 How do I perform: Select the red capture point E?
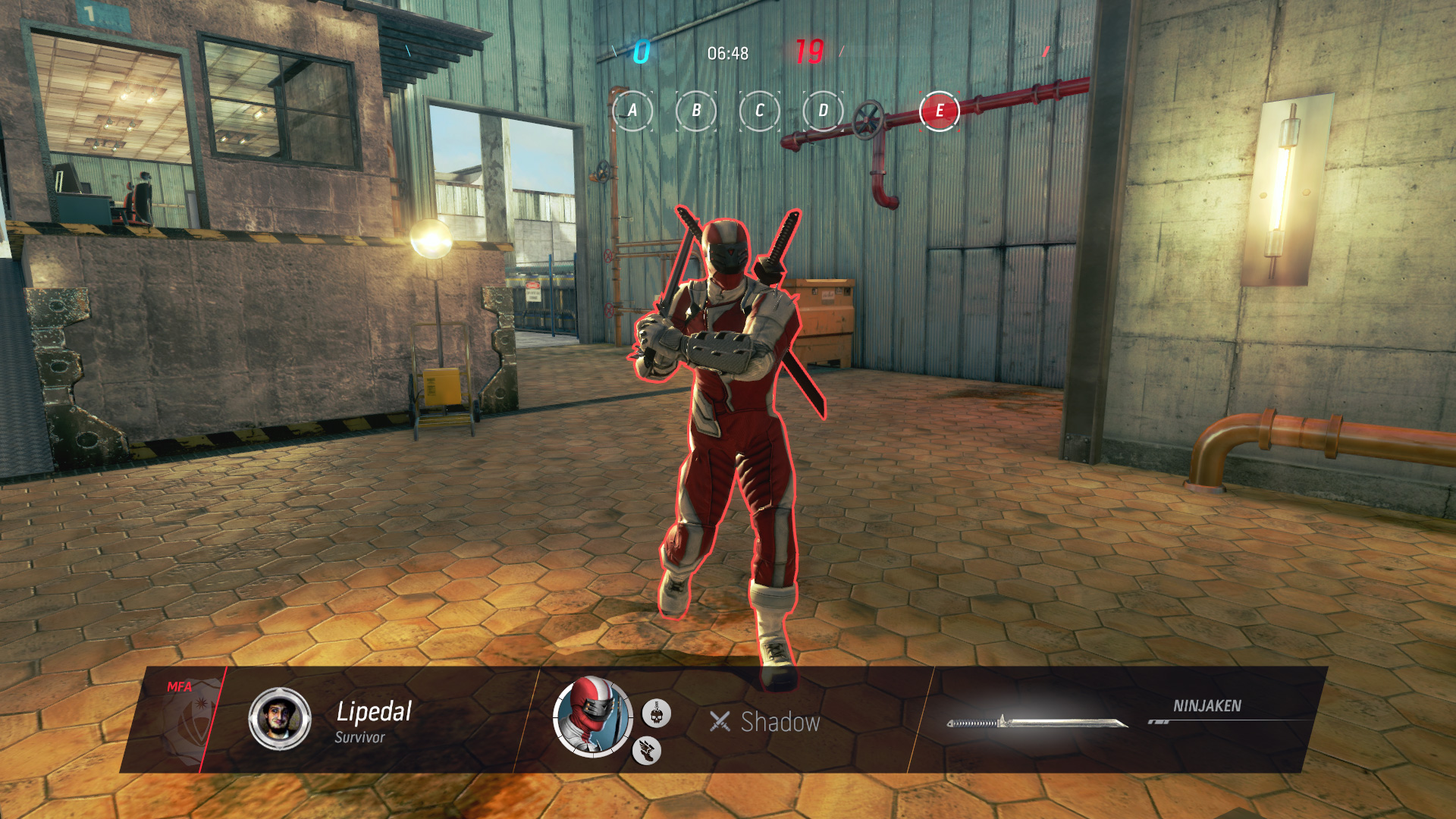point(939,111)
